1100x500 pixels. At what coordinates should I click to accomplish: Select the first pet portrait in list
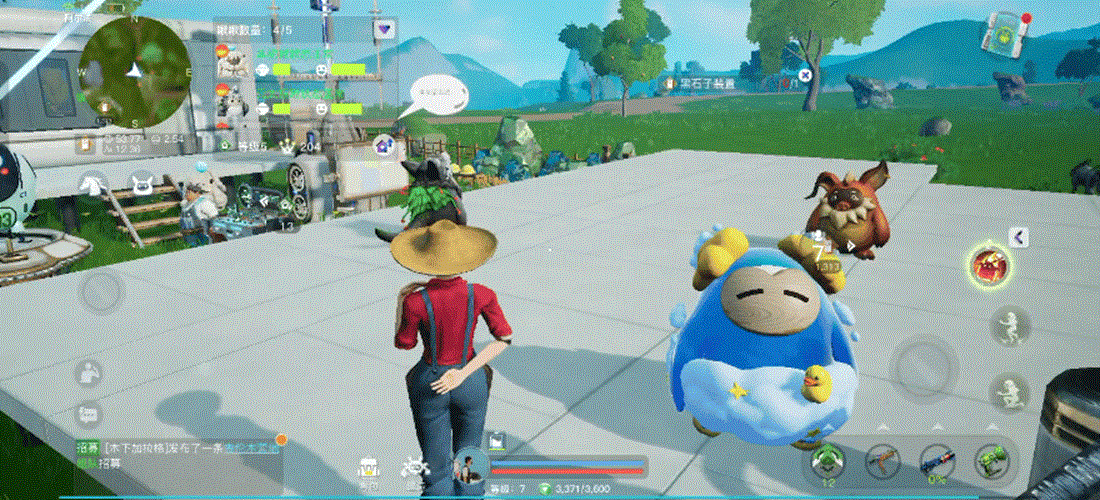pyautogui.click(x=231, y=60)
